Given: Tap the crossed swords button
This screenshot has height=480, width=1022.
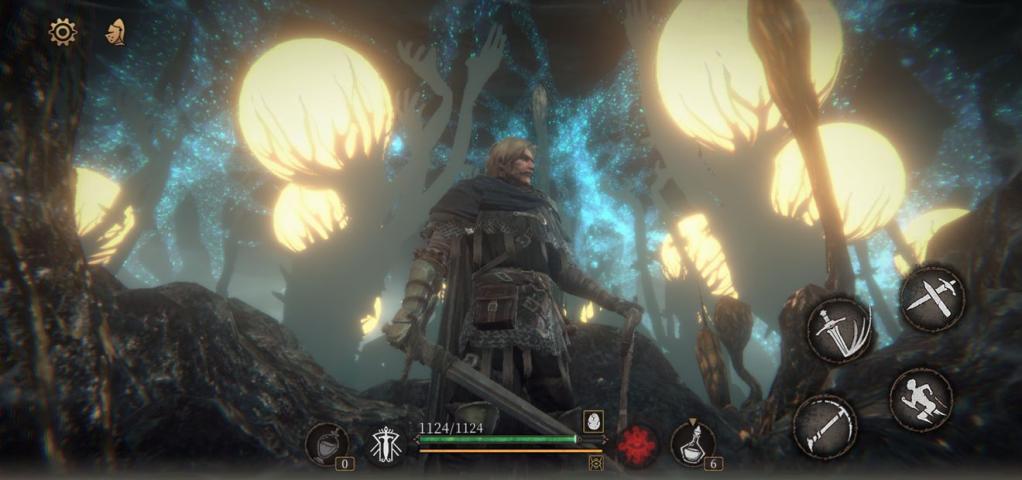Looking at the screenshot, I should pyautogui.click(x=932, y=297).
